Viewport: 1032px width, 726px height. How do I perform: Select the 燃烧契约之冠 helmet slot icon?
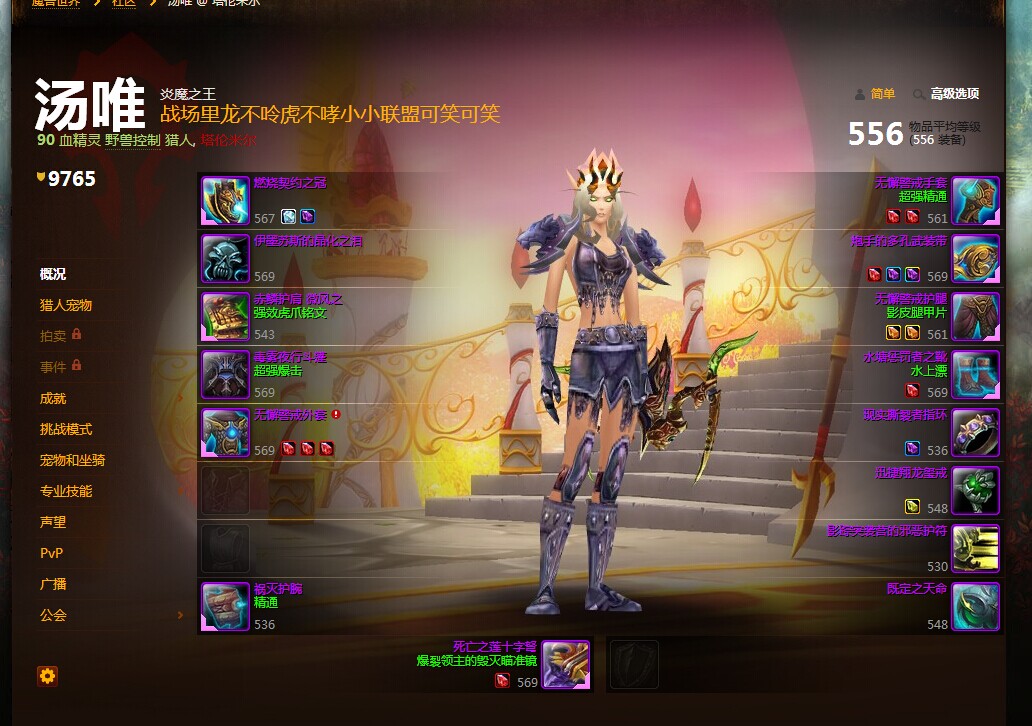click(x=225, y=201)
